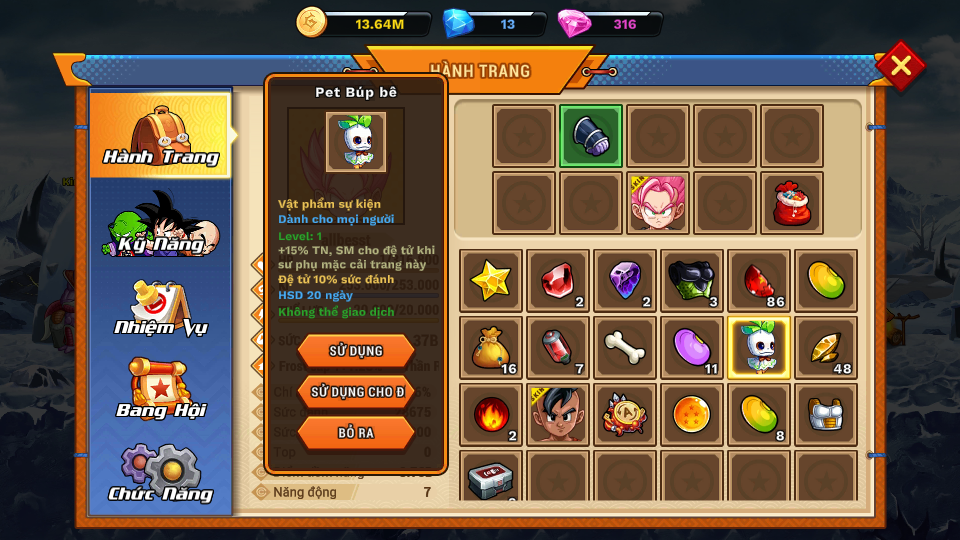Image resolution: width=960 pixels, height=540 pixels.
Task: Select the pink-haired character avatar slot
Action: click(x=658, y=203)
